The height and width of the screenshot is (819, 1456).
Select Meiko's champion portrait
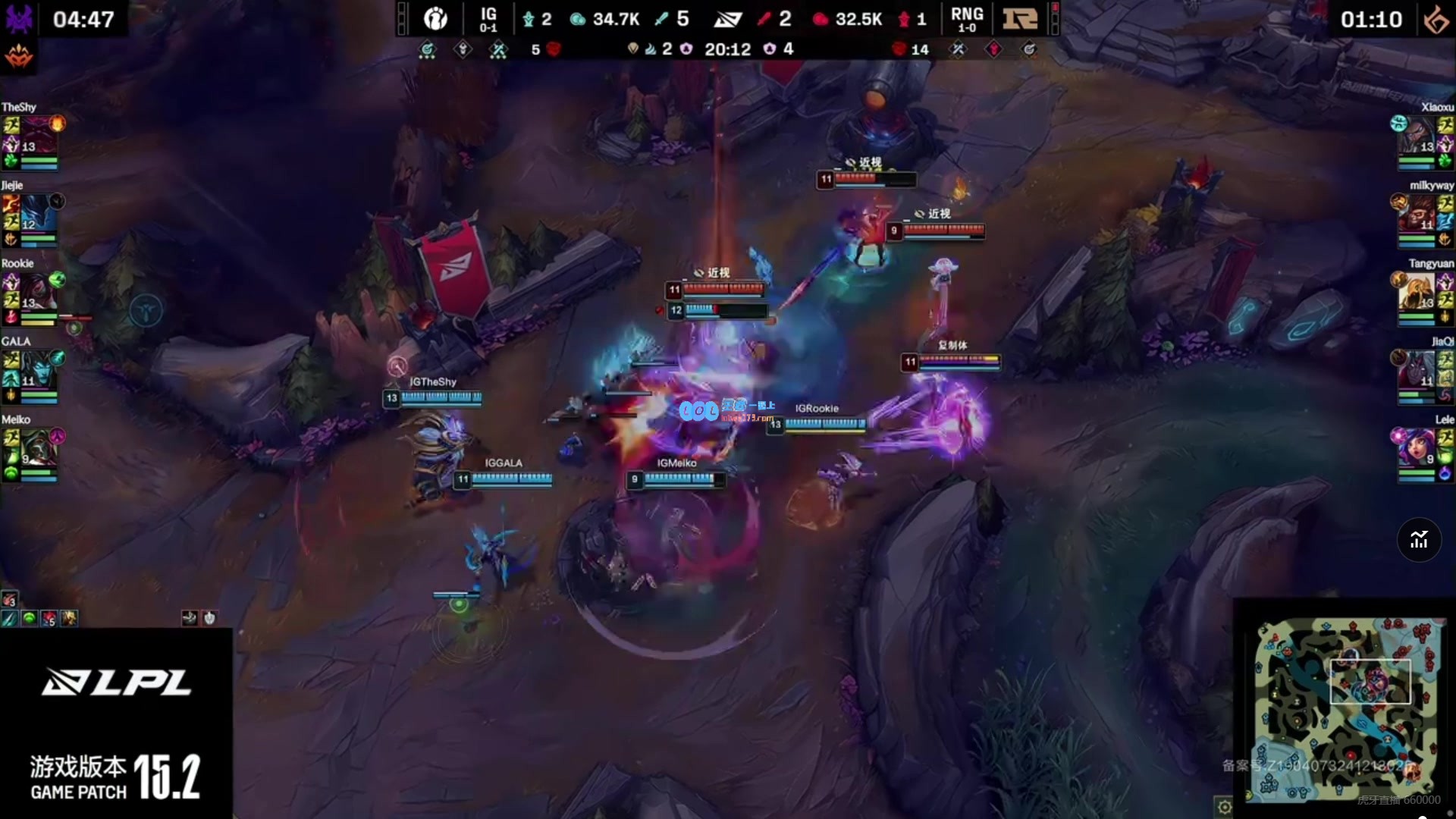tap(38, 447)
